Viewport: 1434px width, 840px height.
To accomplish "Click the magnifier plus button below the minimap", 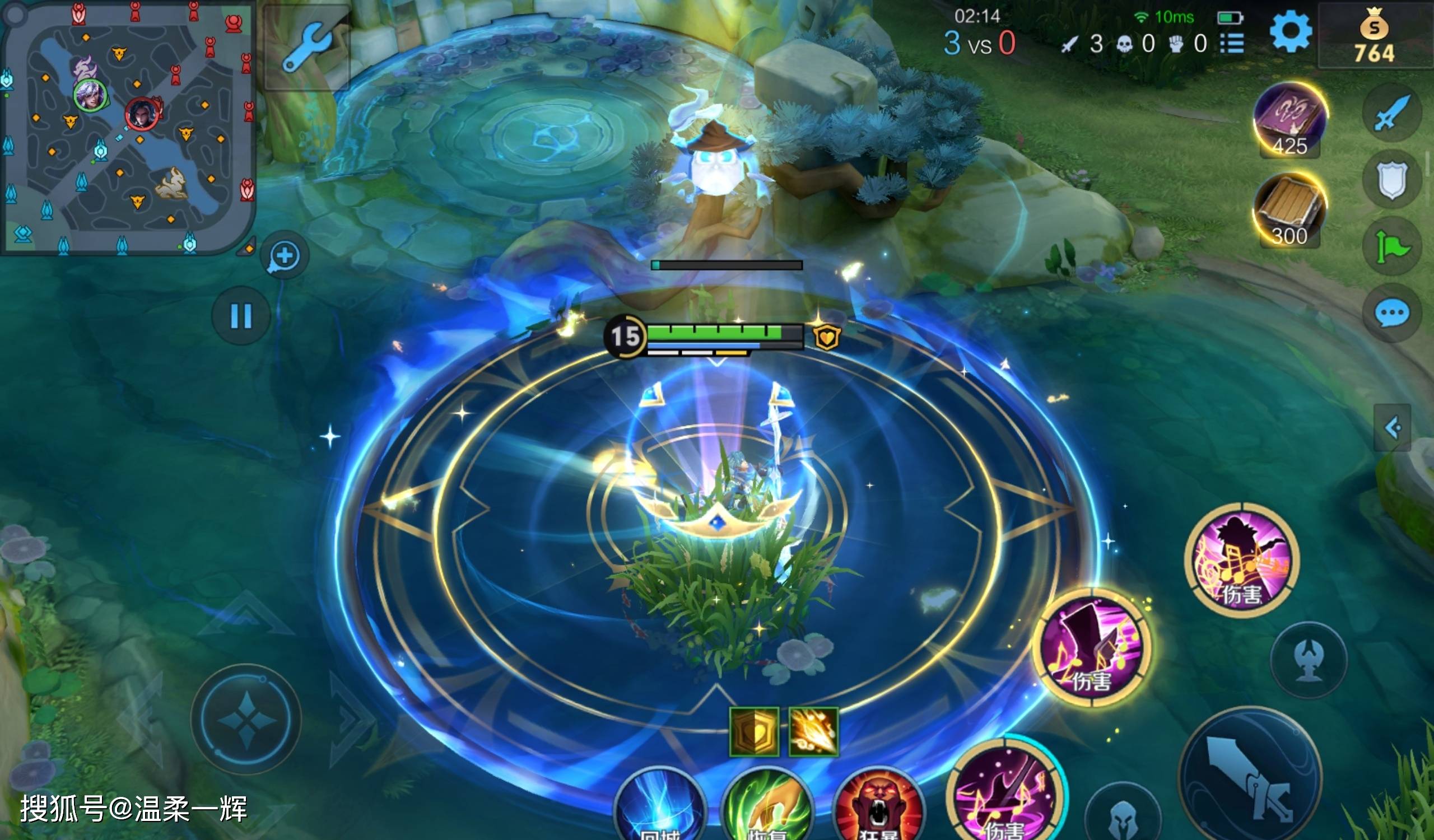I will pyautogui.click(x=284, y=256).
